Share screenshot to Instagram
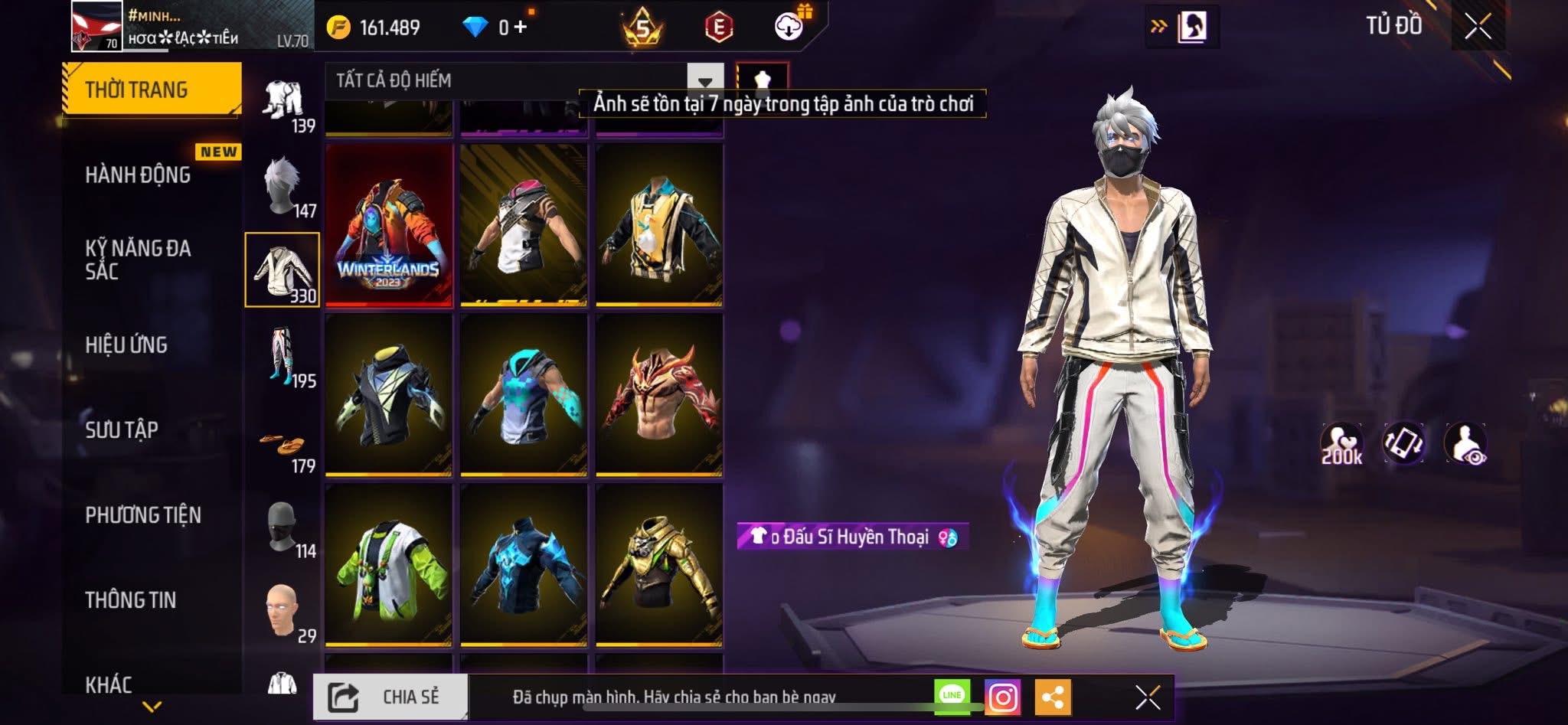The height and width of the screenshot is (725, 1568). point(1003,697)
